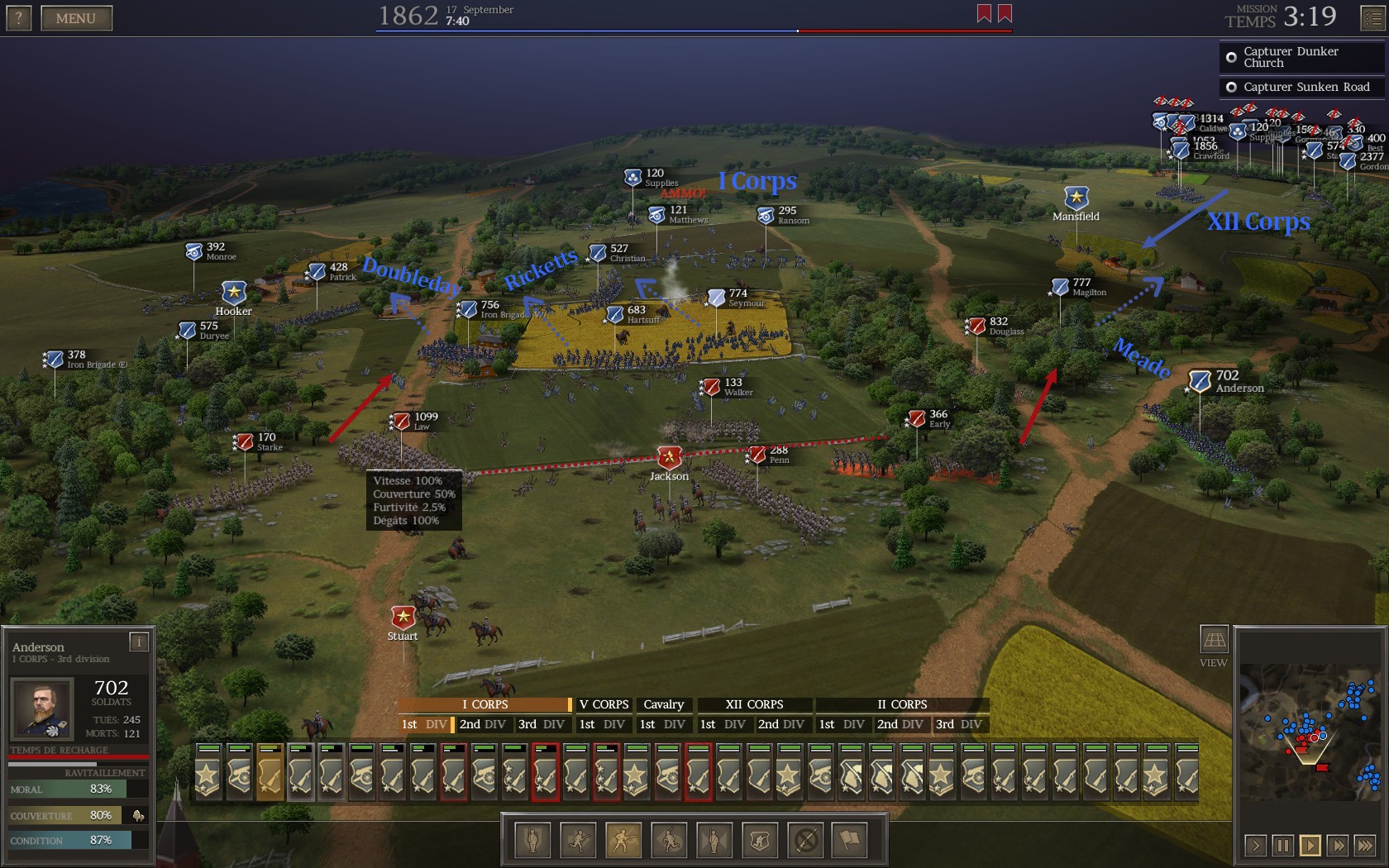Order a fall back retreat
Viewport: 1389px width, 868px height.
(x=669, y=841)
